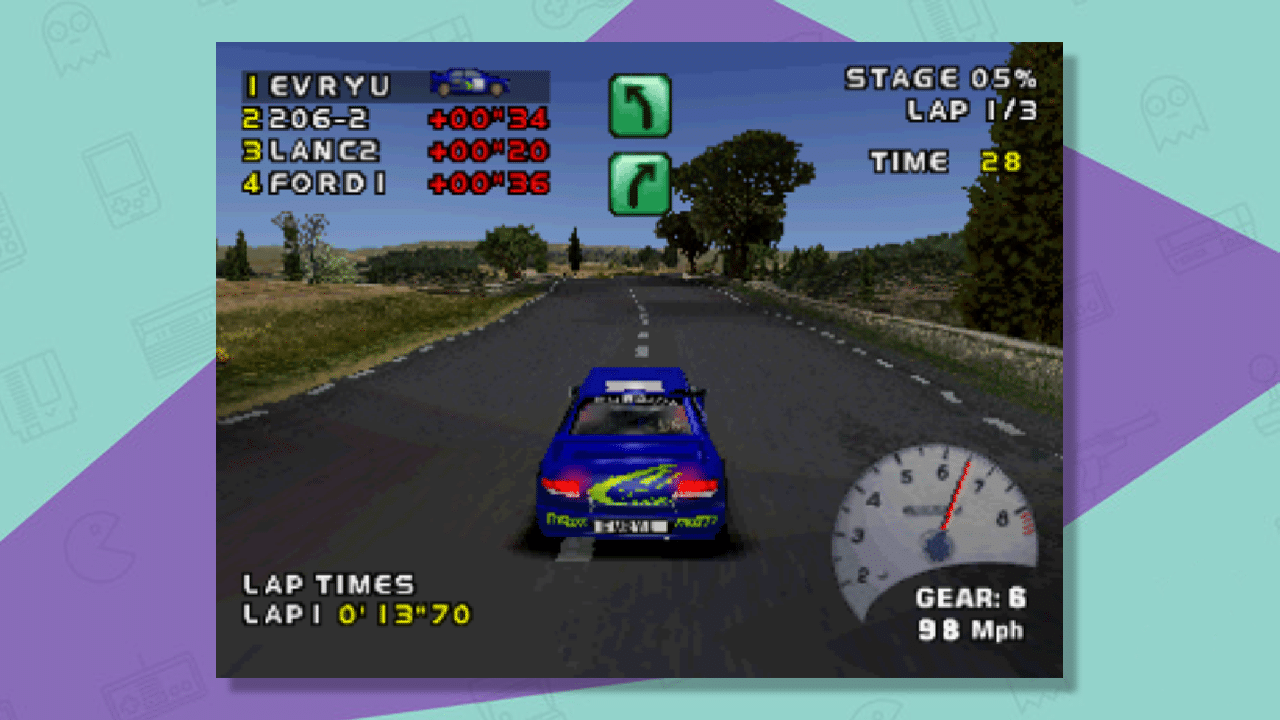Click the 98 Mph speed readout
The height and width of the screenshot is (720, 1280).
(x=970, y=628)
